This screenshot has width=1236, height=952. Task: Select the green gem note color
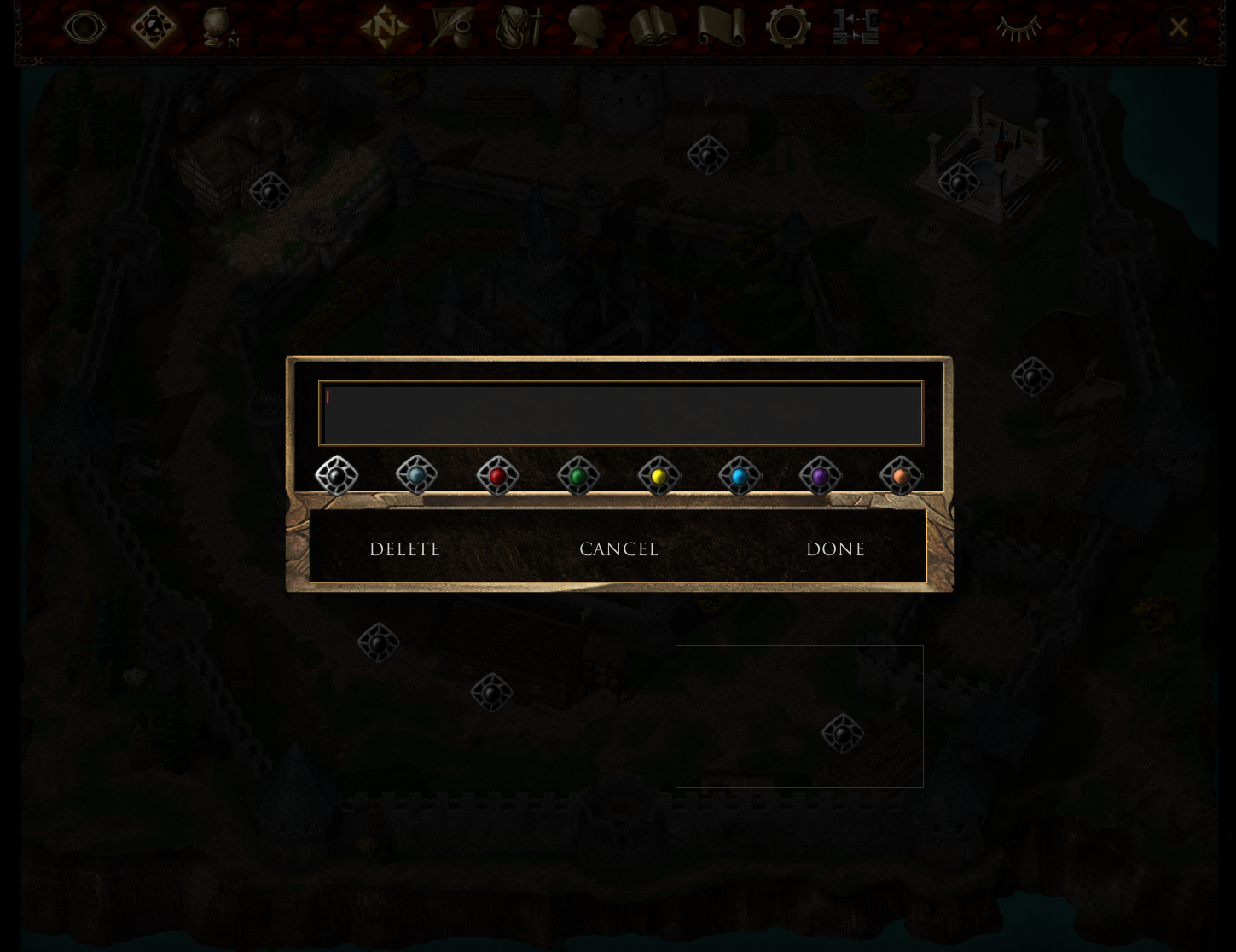[577, 475]
